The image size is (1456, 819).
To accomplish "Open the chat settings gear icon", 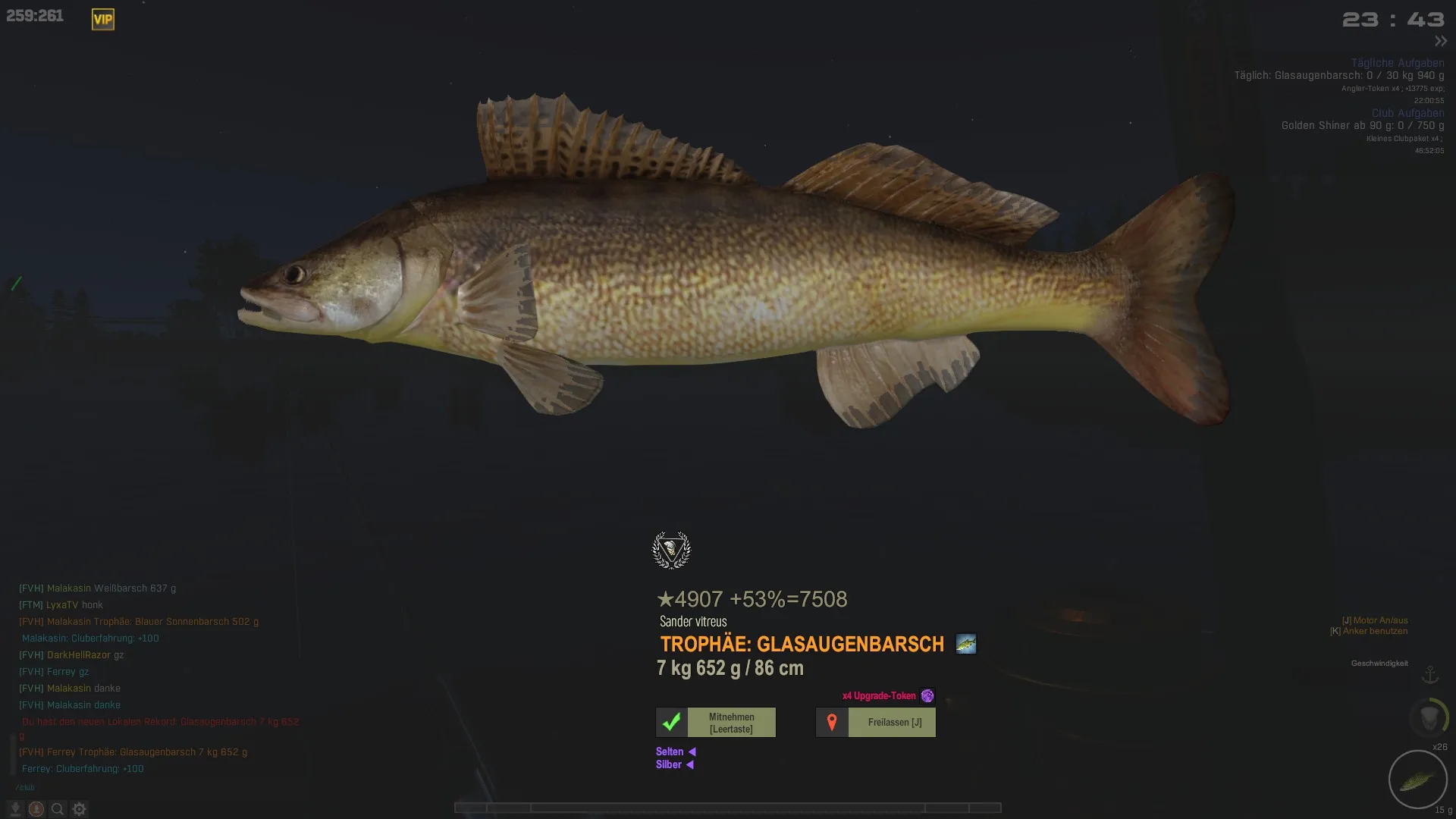I will tap(80, 809).
